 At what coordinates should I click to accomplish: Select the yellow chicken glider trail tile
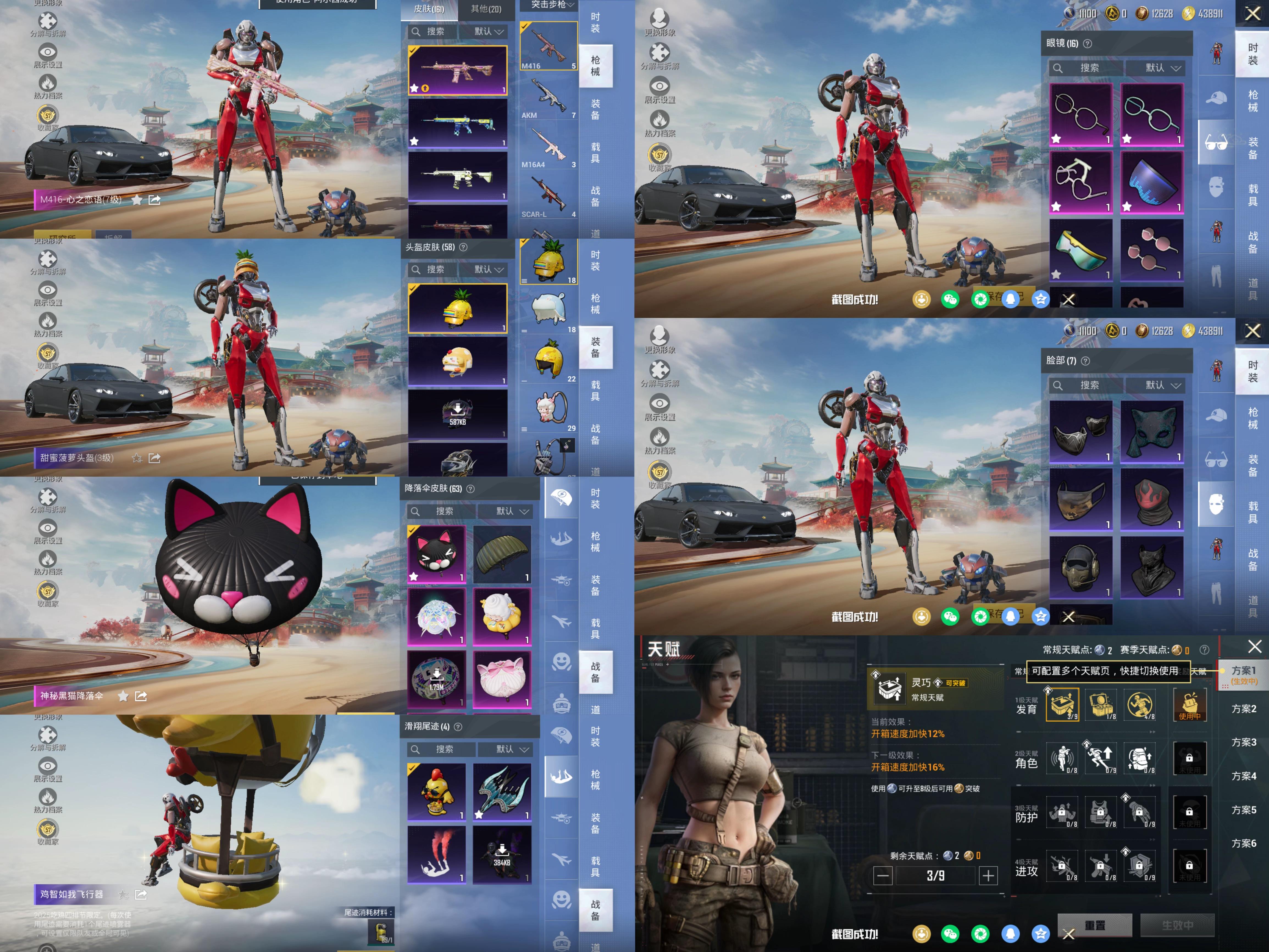tap(436, 792)
